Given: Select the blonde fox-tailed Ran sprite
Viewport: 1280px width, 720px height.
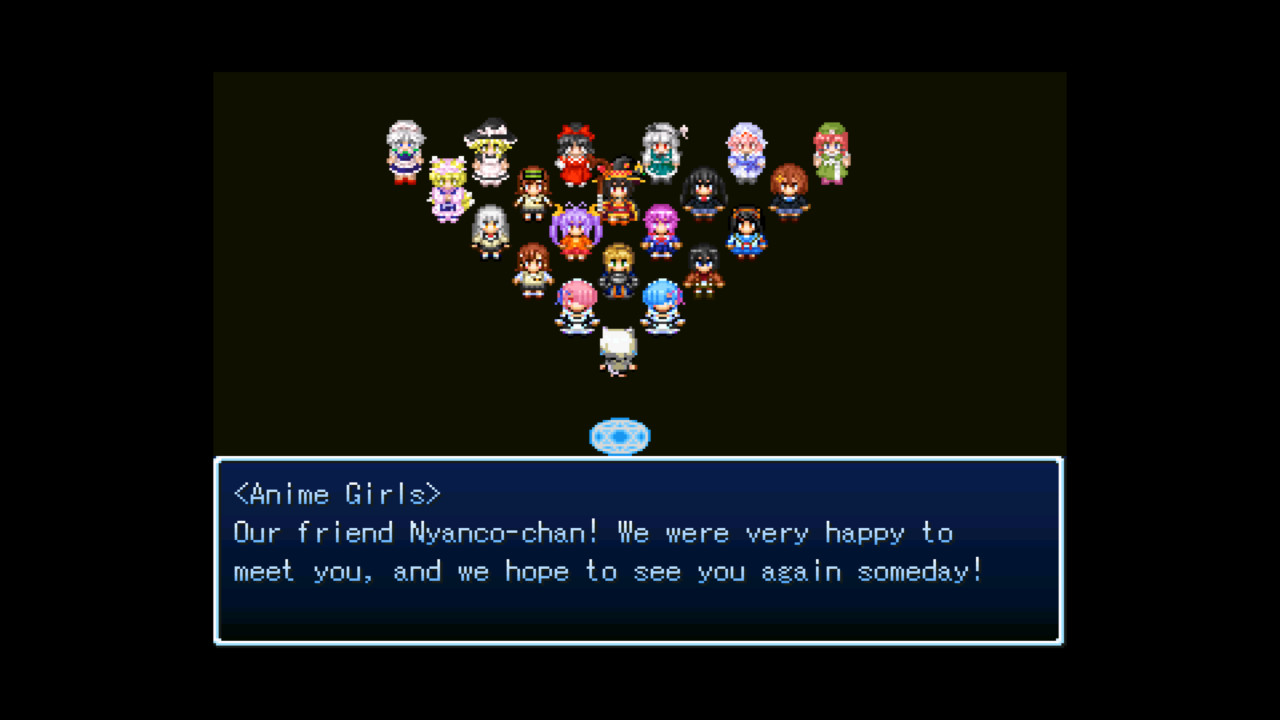Looking at the screenshot, I should point(449,184).
